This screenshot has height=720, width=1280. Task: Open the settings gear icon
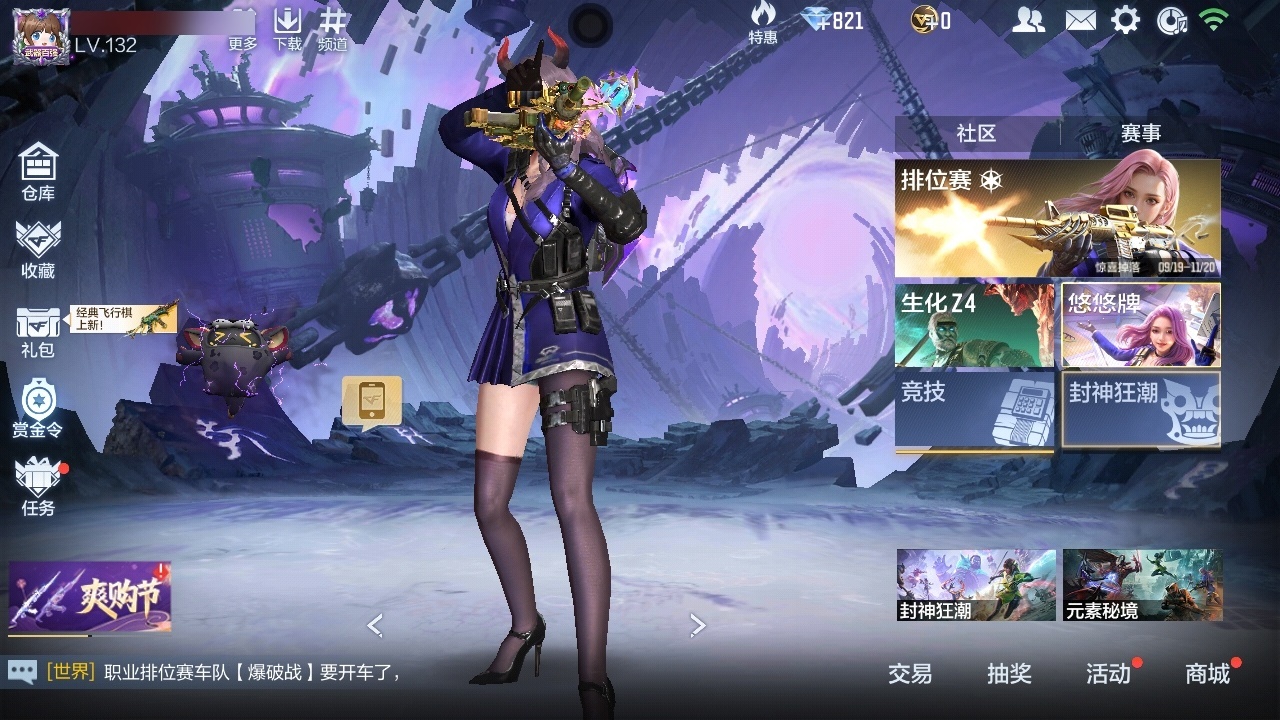tap(1125, 20)
